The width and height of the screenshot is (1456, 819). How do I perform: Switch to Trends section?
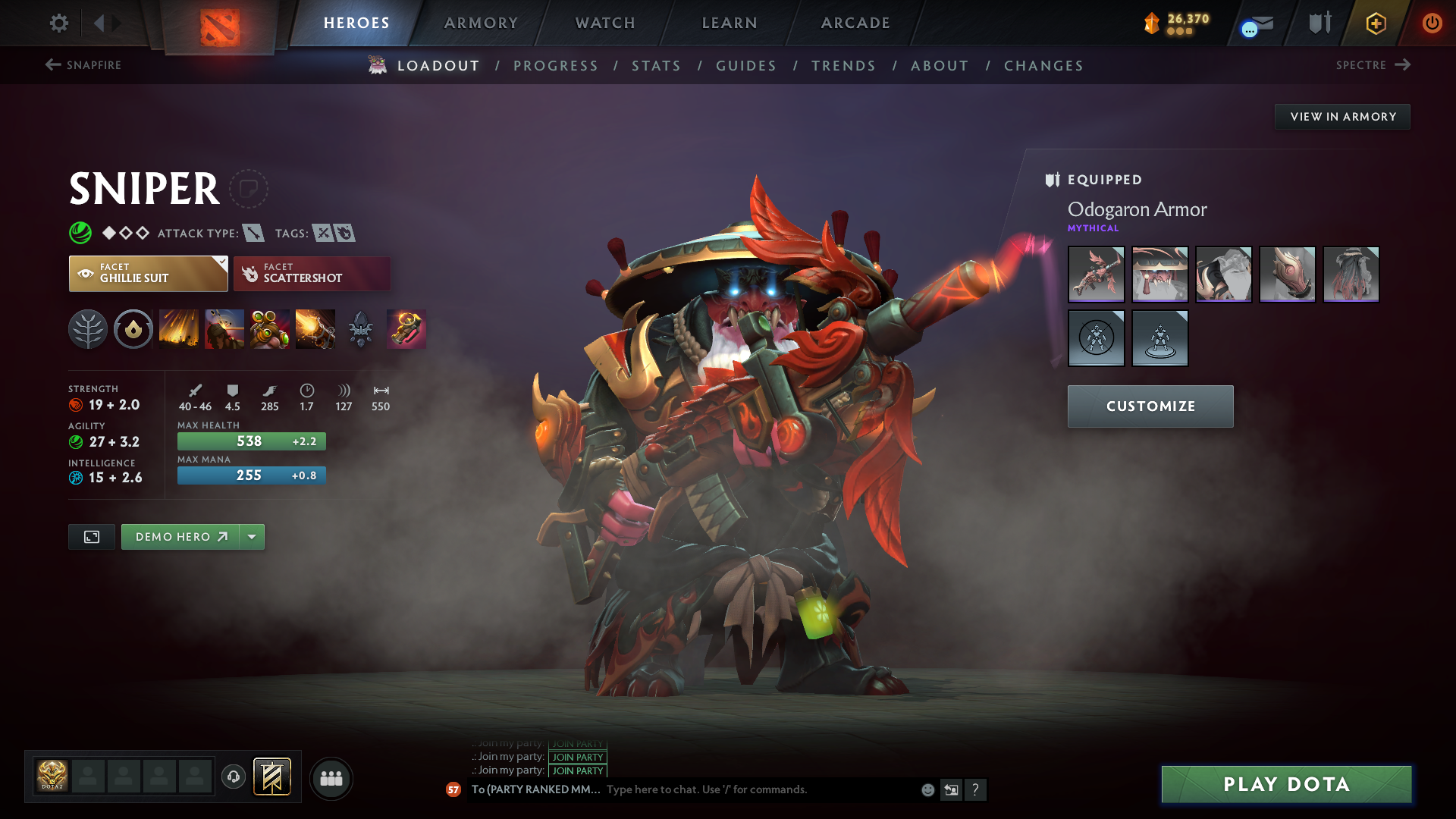843,66
